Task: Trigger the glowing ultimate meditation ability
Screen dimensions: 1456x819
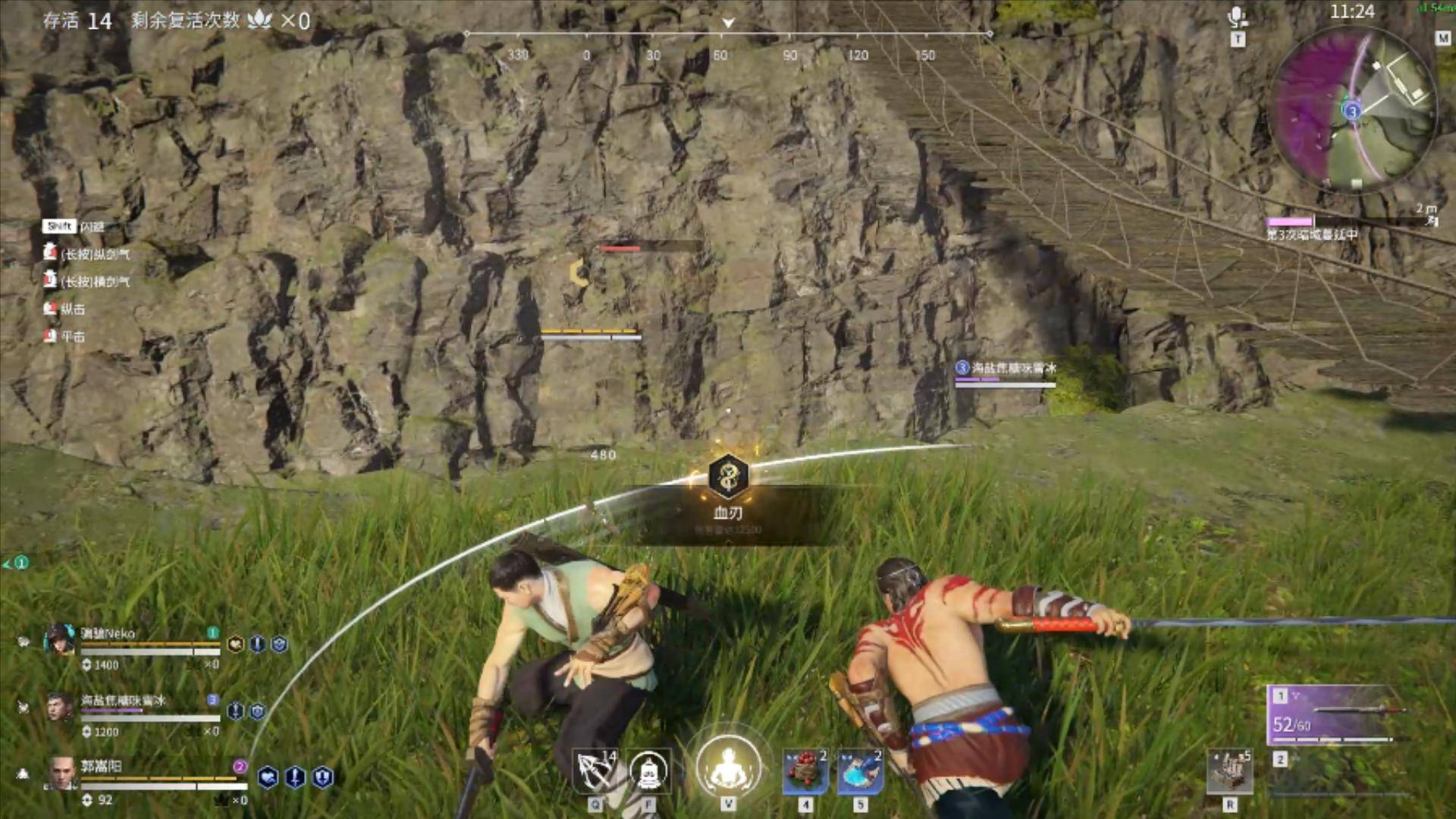Action: (x=728, y=767)
